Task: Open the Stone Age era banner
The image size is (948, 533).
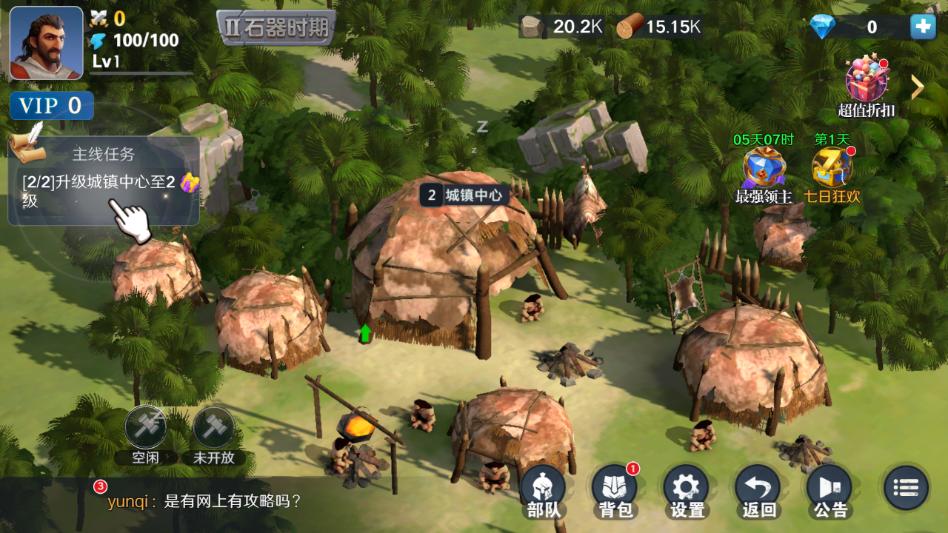Action: point(276,28)
